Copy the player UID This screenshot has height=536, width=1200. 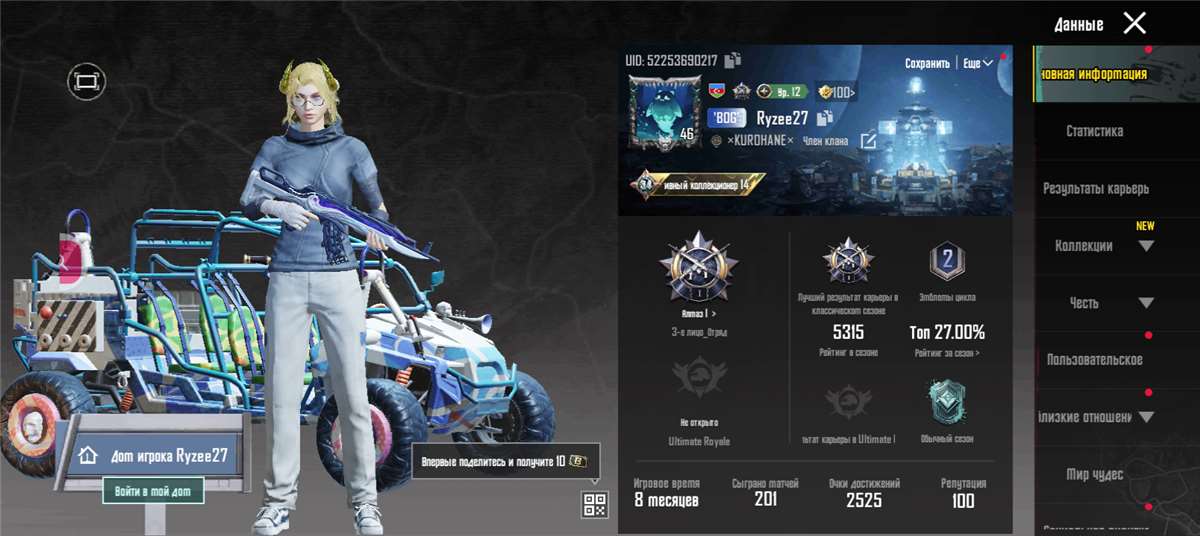[x=733, y=60]
